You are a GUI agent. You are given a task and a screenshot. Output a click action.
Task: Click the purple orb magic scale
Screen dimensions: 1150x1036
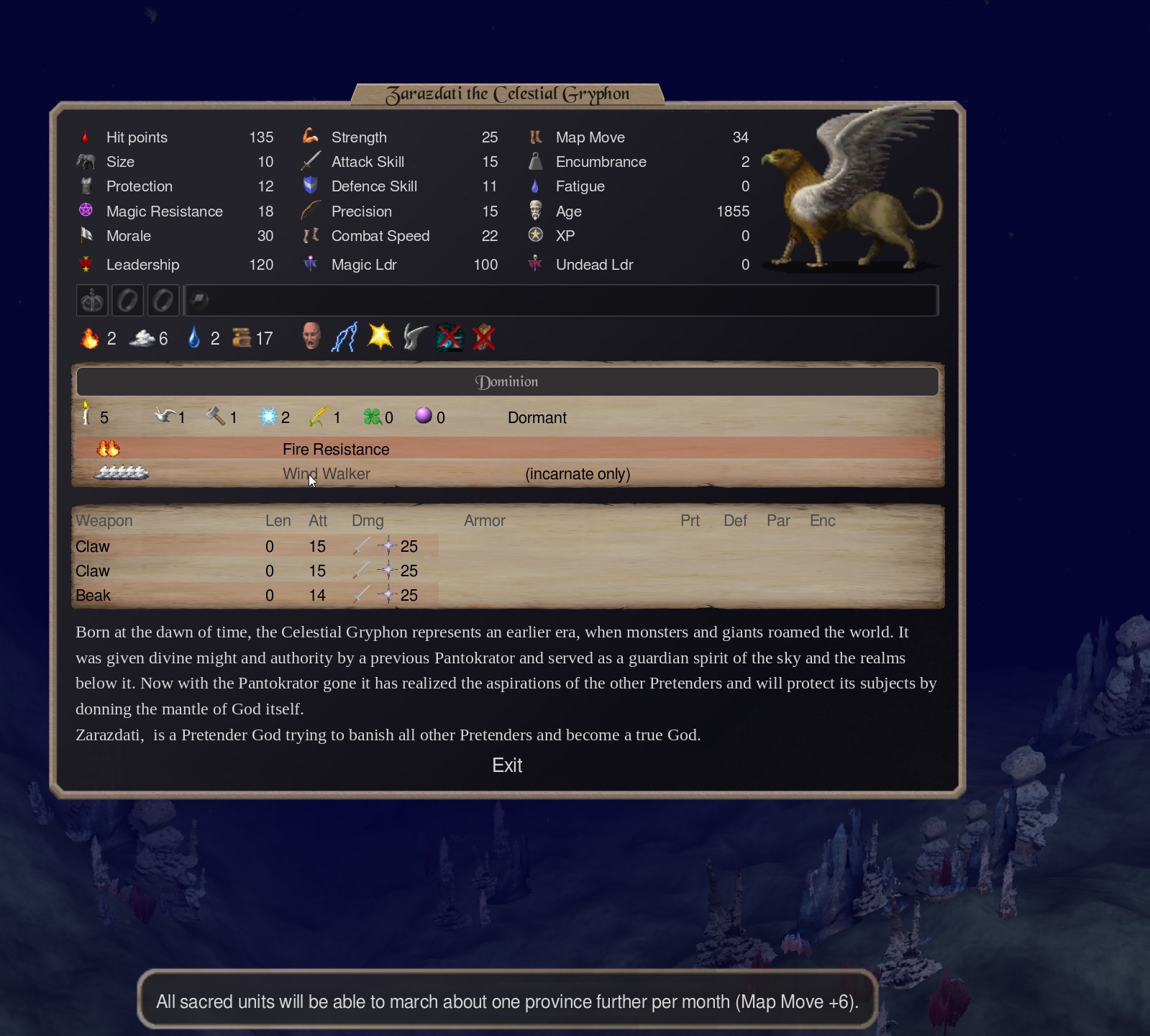click(424, 416)
